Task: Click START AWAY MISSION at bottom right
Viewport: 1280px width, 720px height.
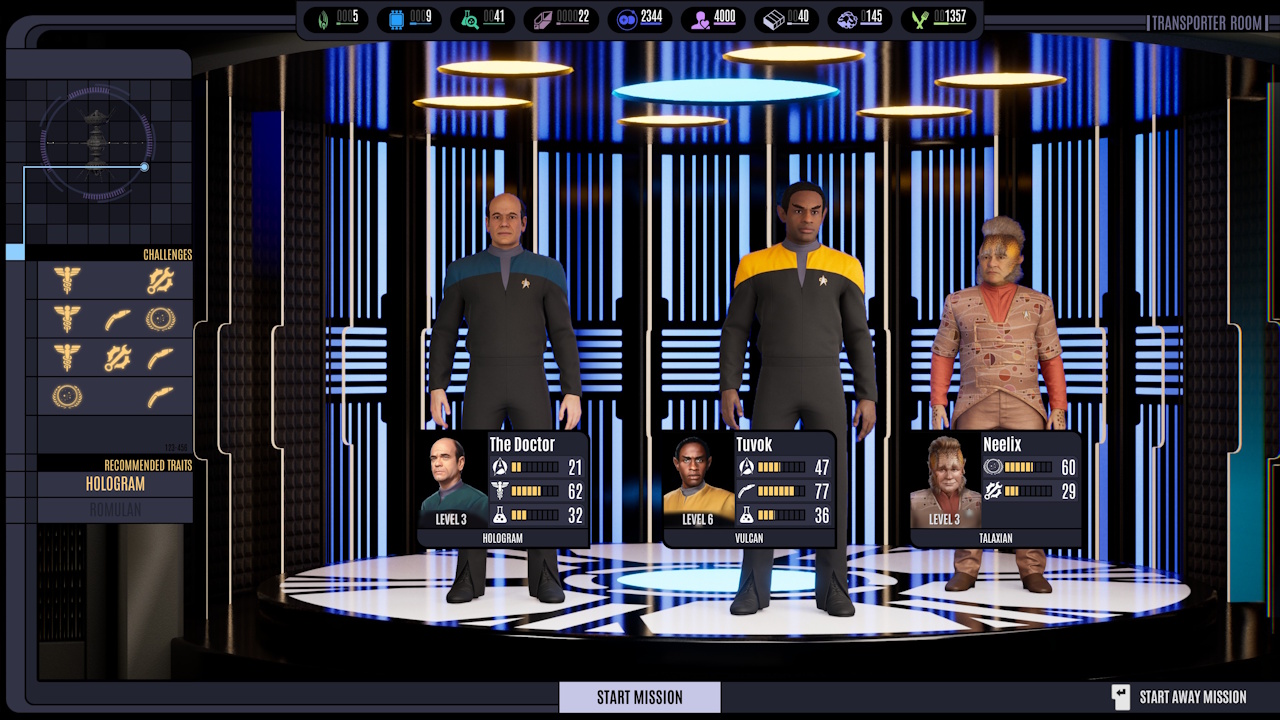Action: [x=1191, y=697]
